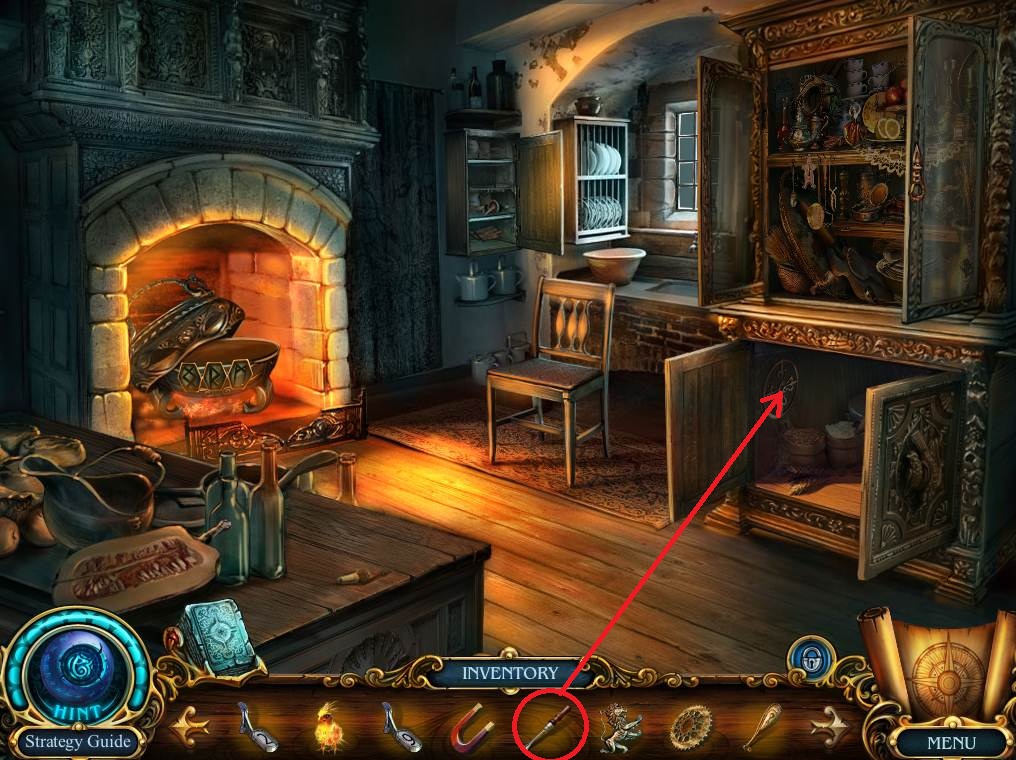Select the golden firebird inventory item

click(x=327, y=725)
